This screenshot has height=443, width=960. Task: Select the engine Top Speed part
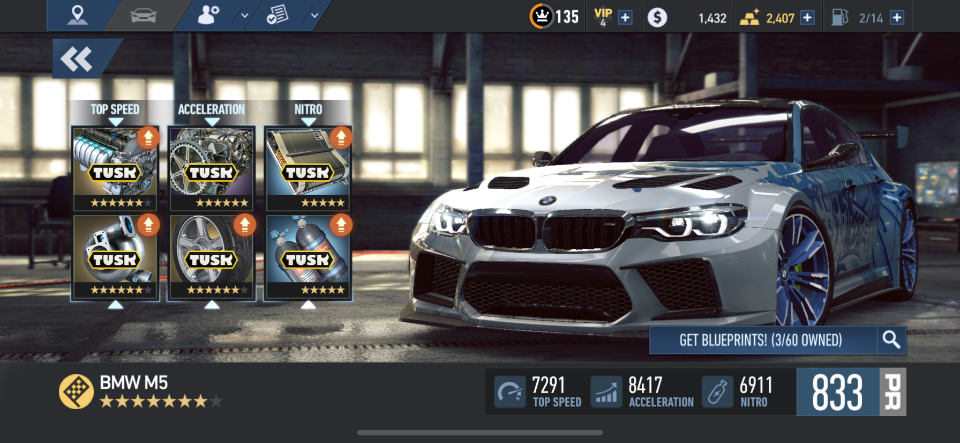click(115, 167)
